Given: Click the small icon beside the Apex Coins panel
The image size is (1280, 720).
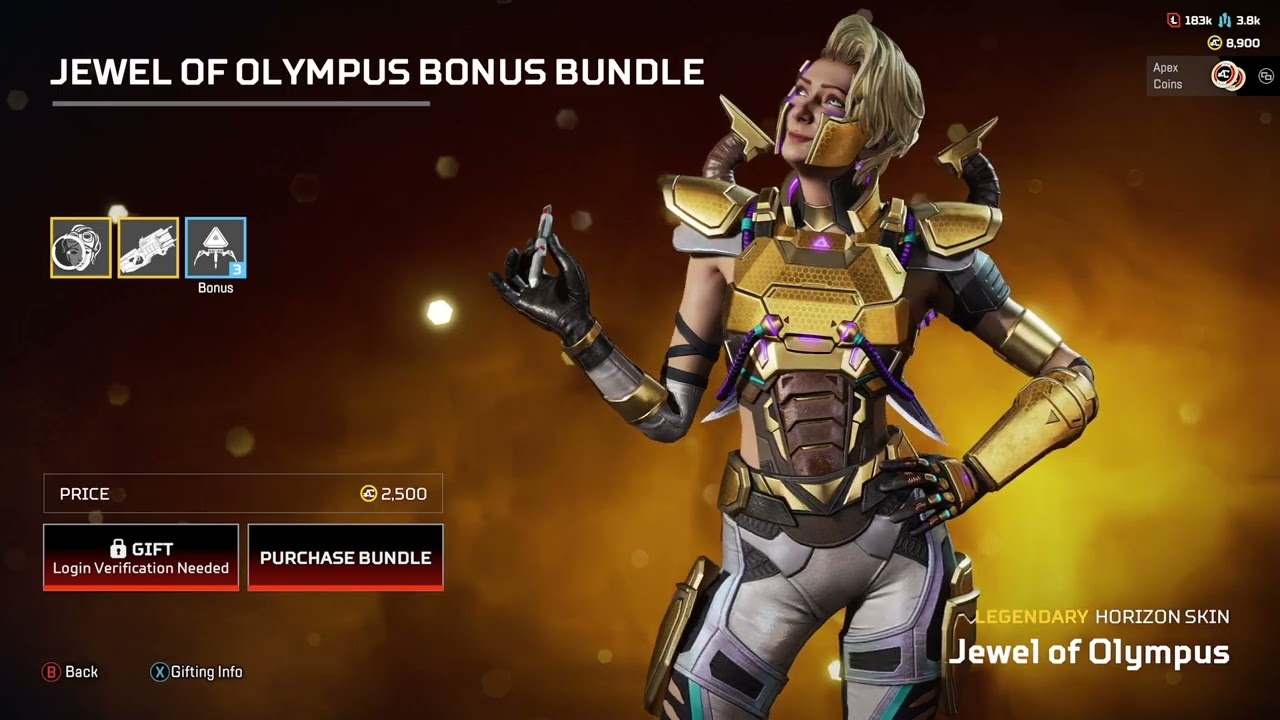Looking at the screenshot, I should 1266,75.
